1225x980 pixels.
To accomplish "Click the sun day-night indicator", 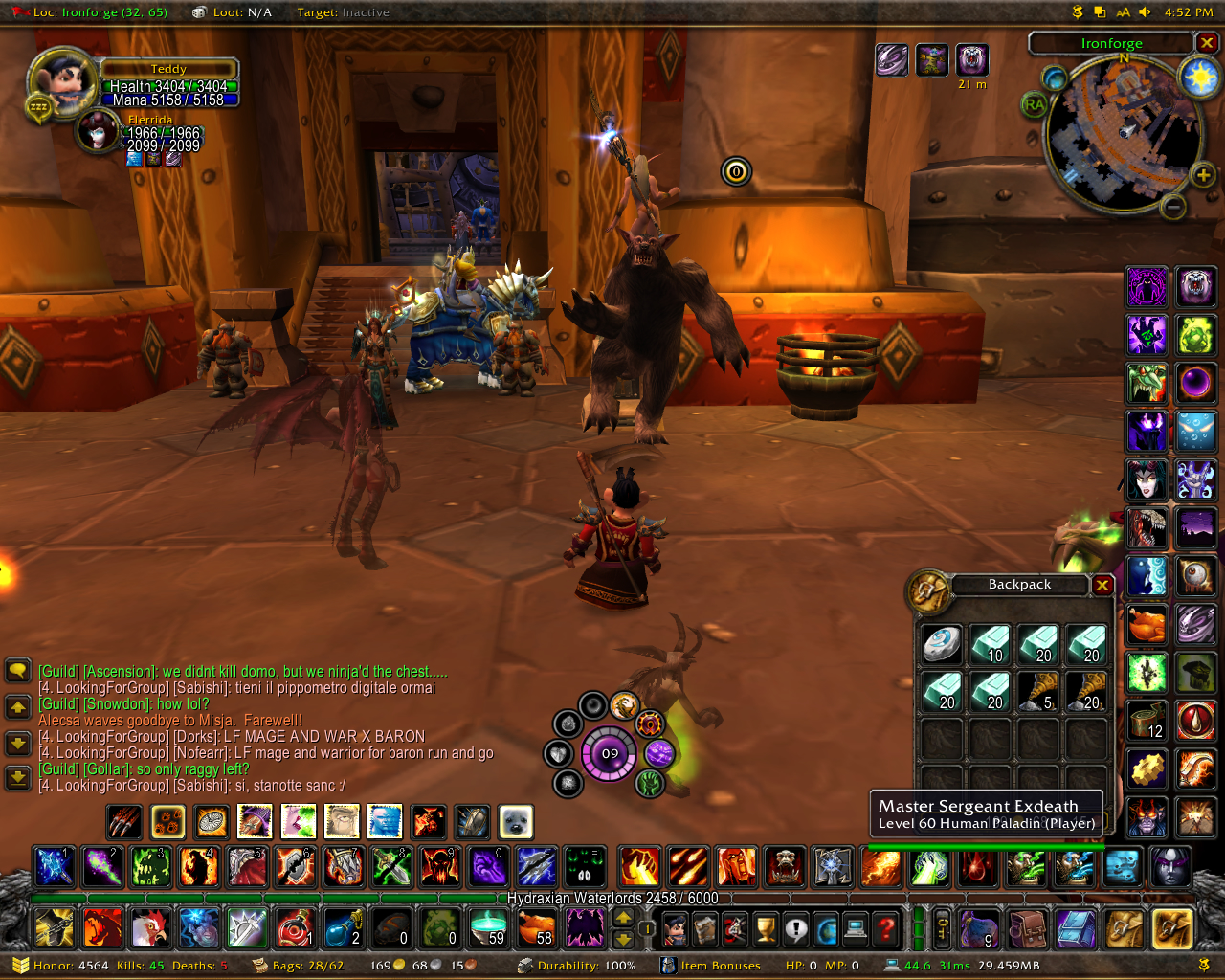I will [x=1198, y=77].
